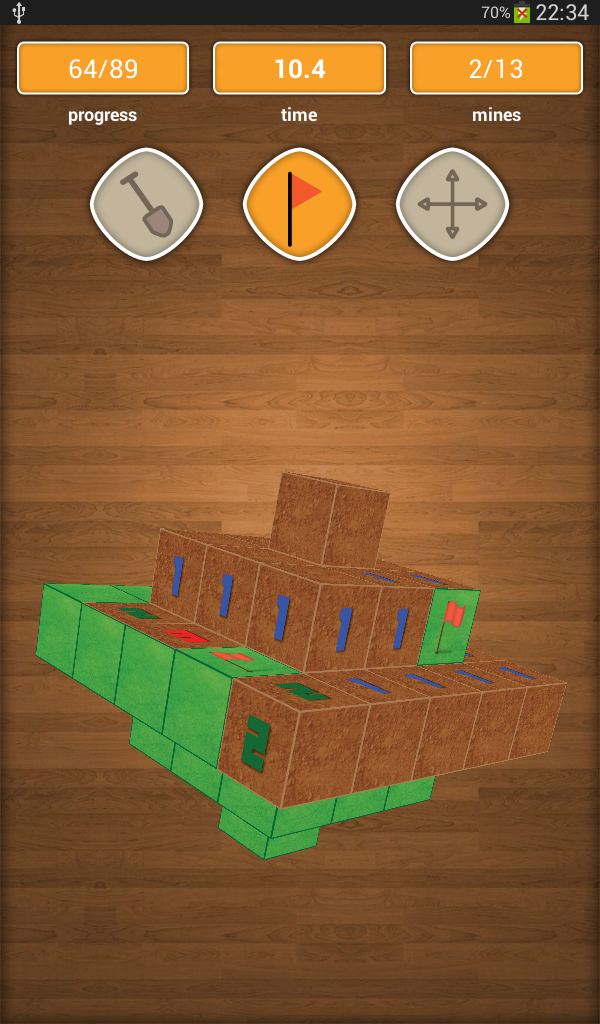The height and width of the screenshot is (1024, 600).
Task: Tap the green tile holding a red flag
Action: pyautogui.click(x=449, y=626)
